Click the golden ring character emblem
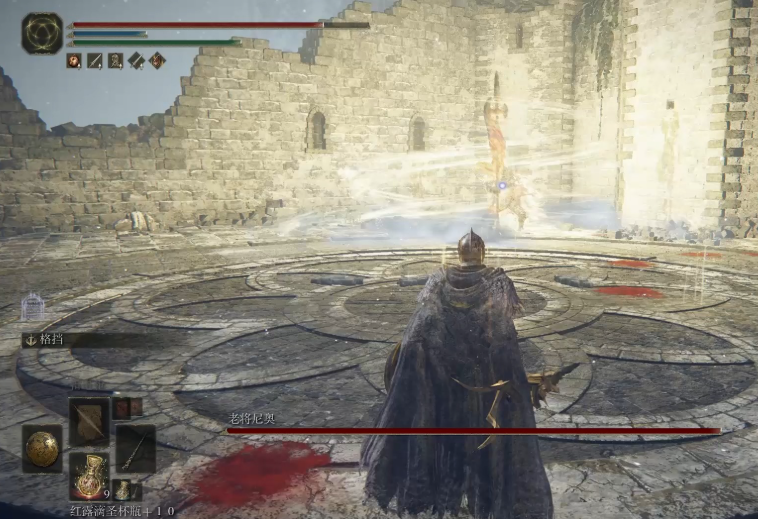758x519 pixels. point(42,33)
